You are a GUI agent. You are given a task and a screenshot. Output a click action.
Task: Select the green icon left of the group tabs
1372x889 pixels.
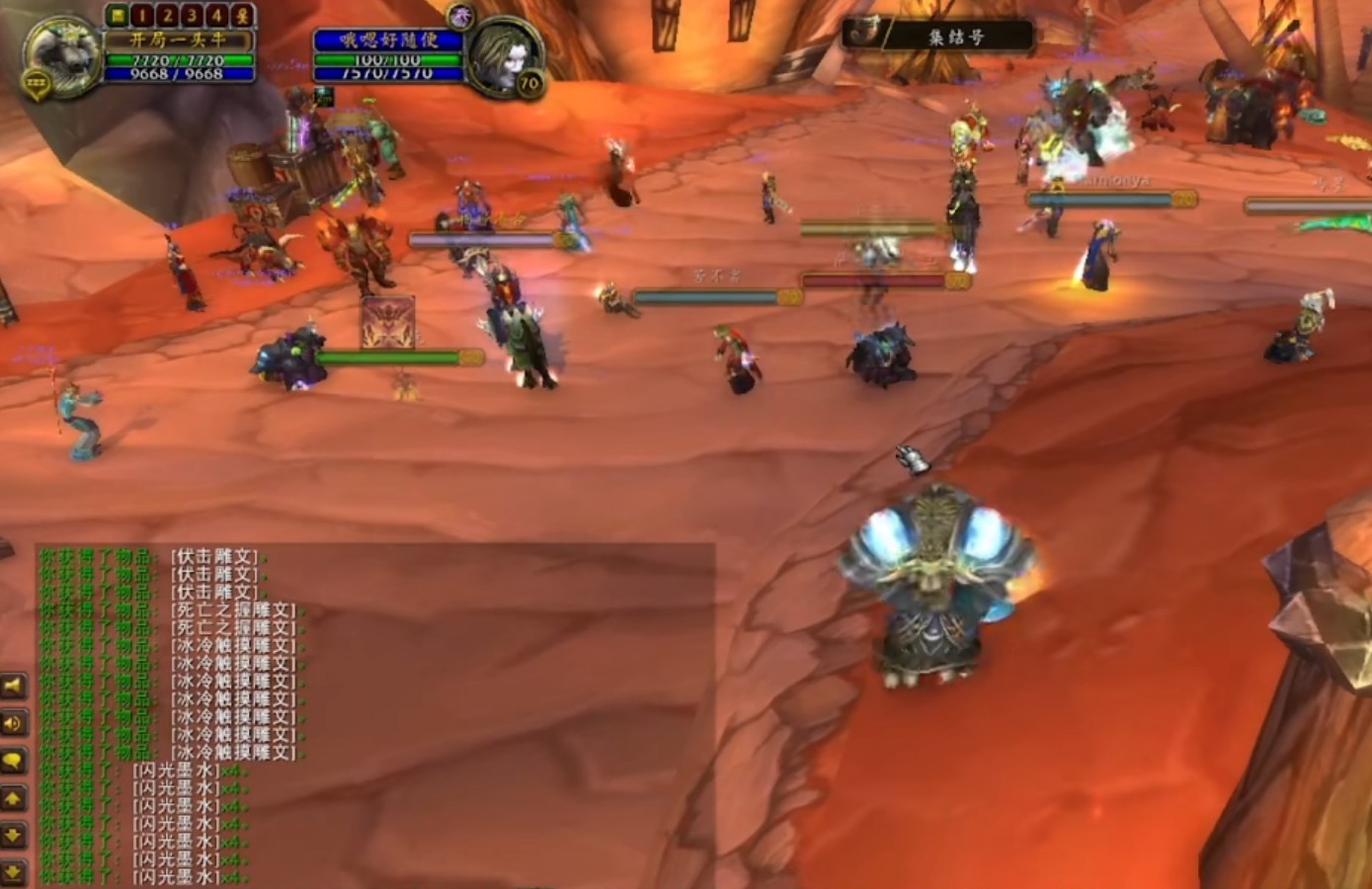pyautogui.click(x=118, y=15)
